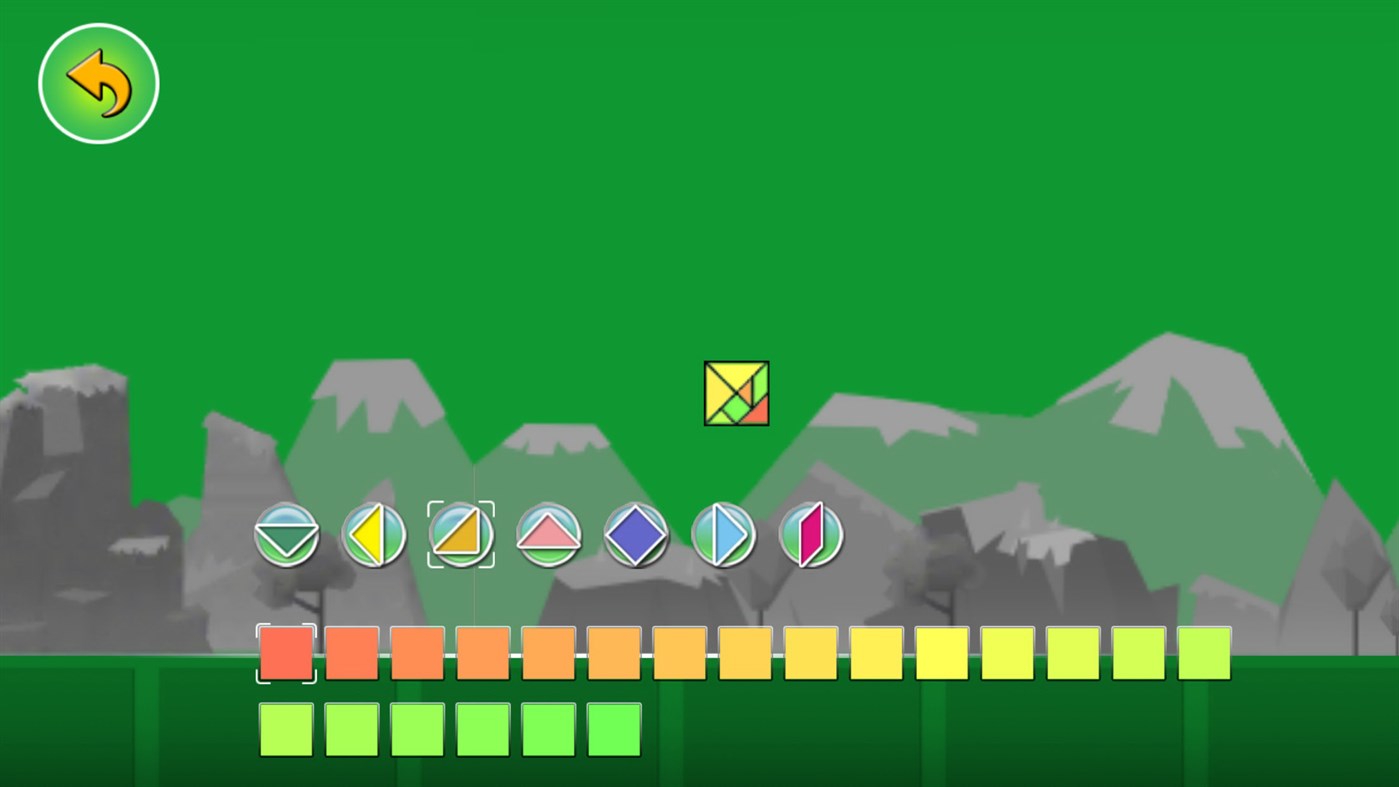Select the last lime square in the top row
Screen dimensions: 1399x787
tap(1203, 654)
